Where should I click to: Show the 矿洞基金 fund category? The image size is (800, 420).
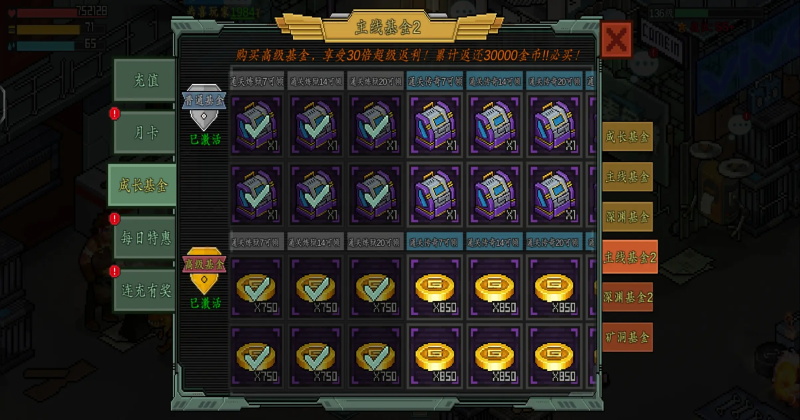tap(628, 337)
